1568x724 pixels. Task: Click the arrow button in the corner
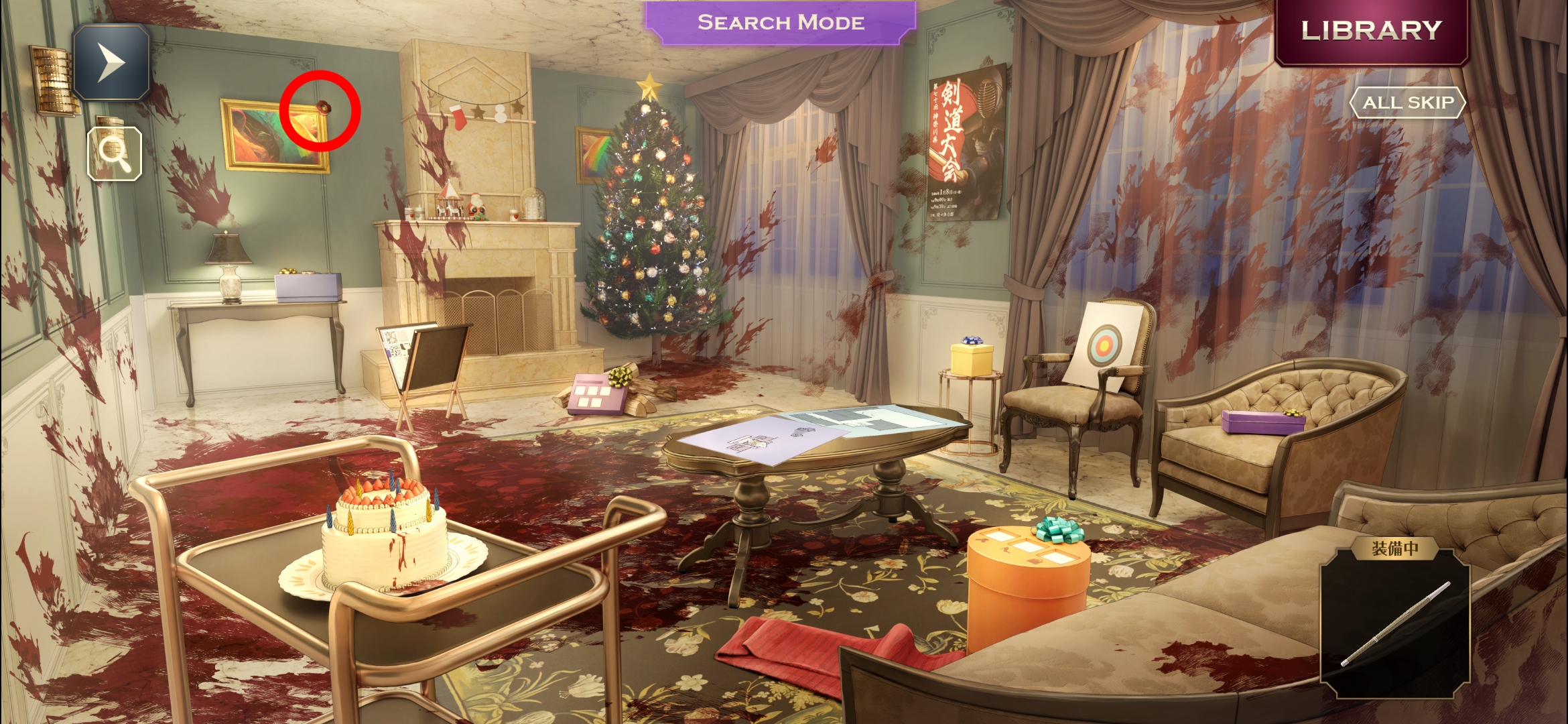click(x=111, y=62)
